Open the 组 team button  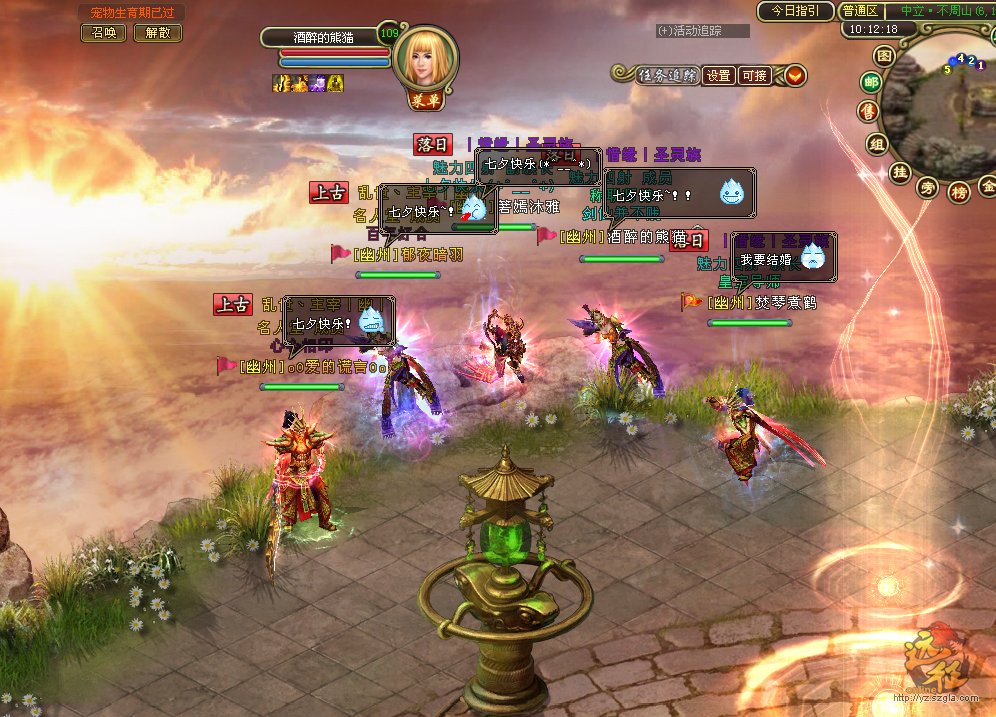point(877,144)
